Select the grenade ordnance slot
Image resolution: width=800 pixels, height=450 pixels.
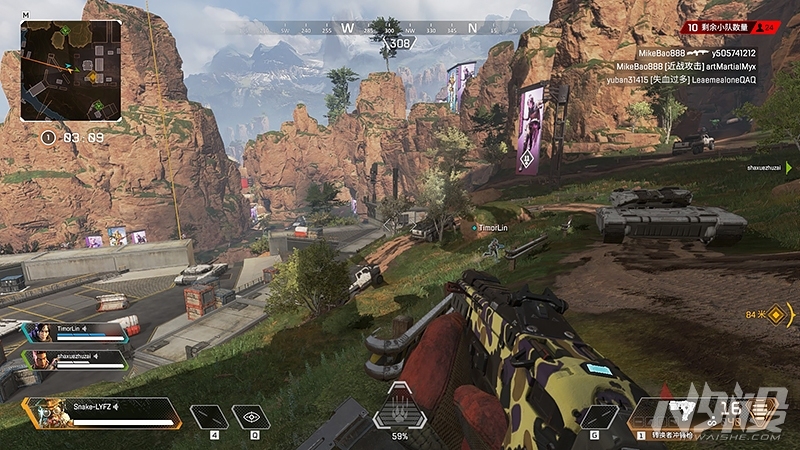(x=599, y=417)
